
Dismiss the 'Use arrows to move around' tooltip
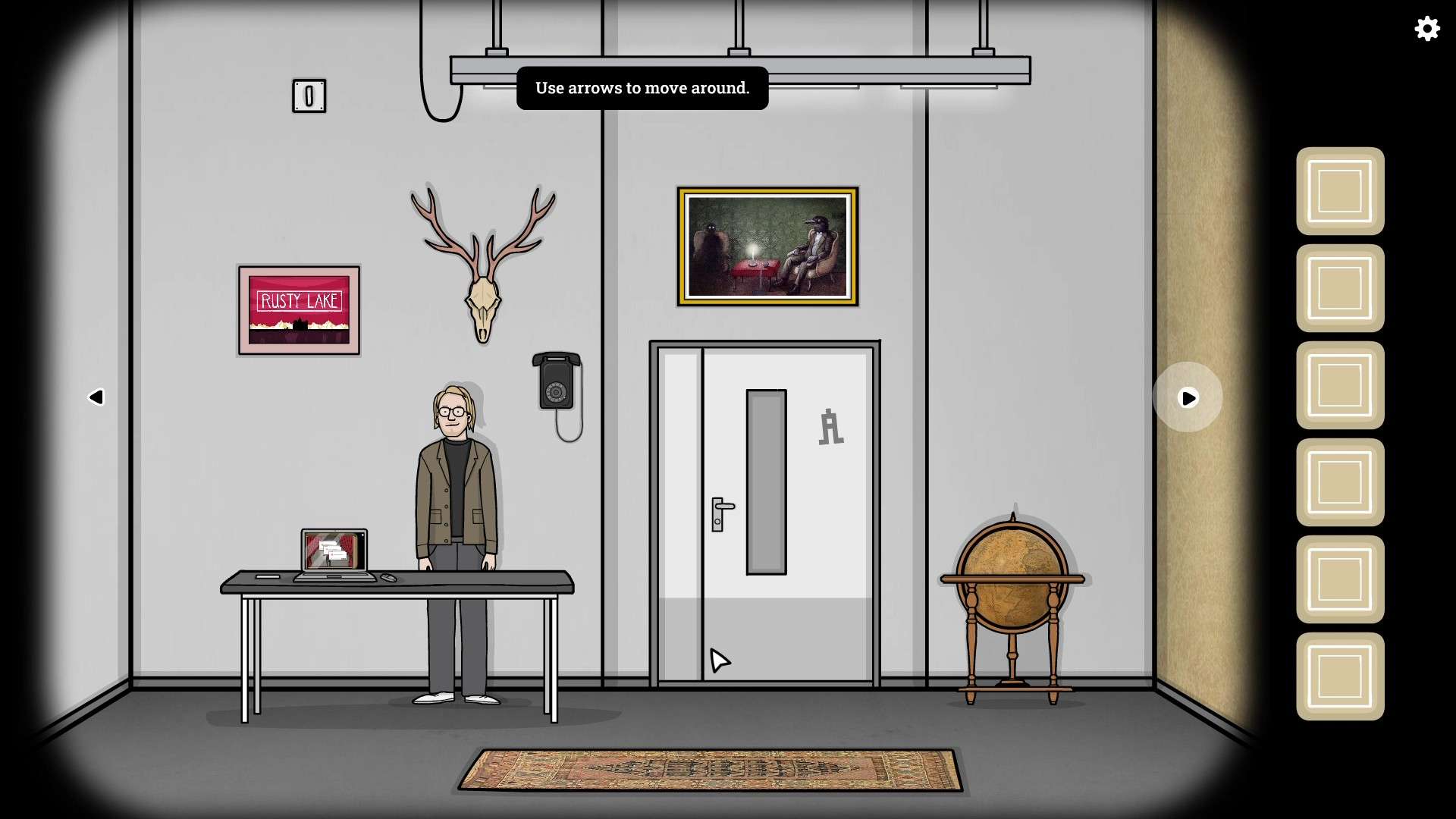[x=642, y=87]
